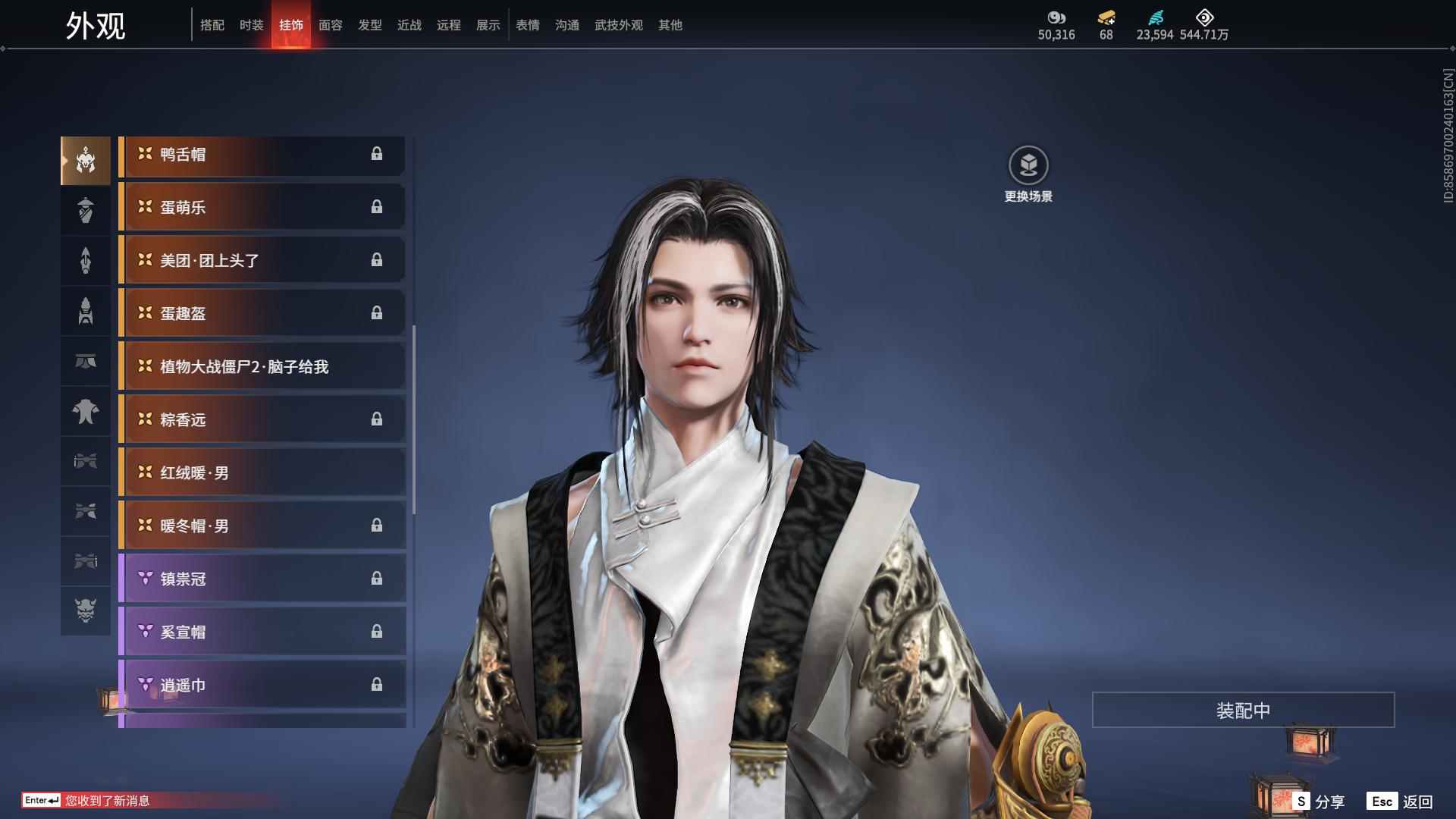Equip the 逍遥巾 accessory
The width and height of the screenshot is (1456, 819).
click(262, 684)
